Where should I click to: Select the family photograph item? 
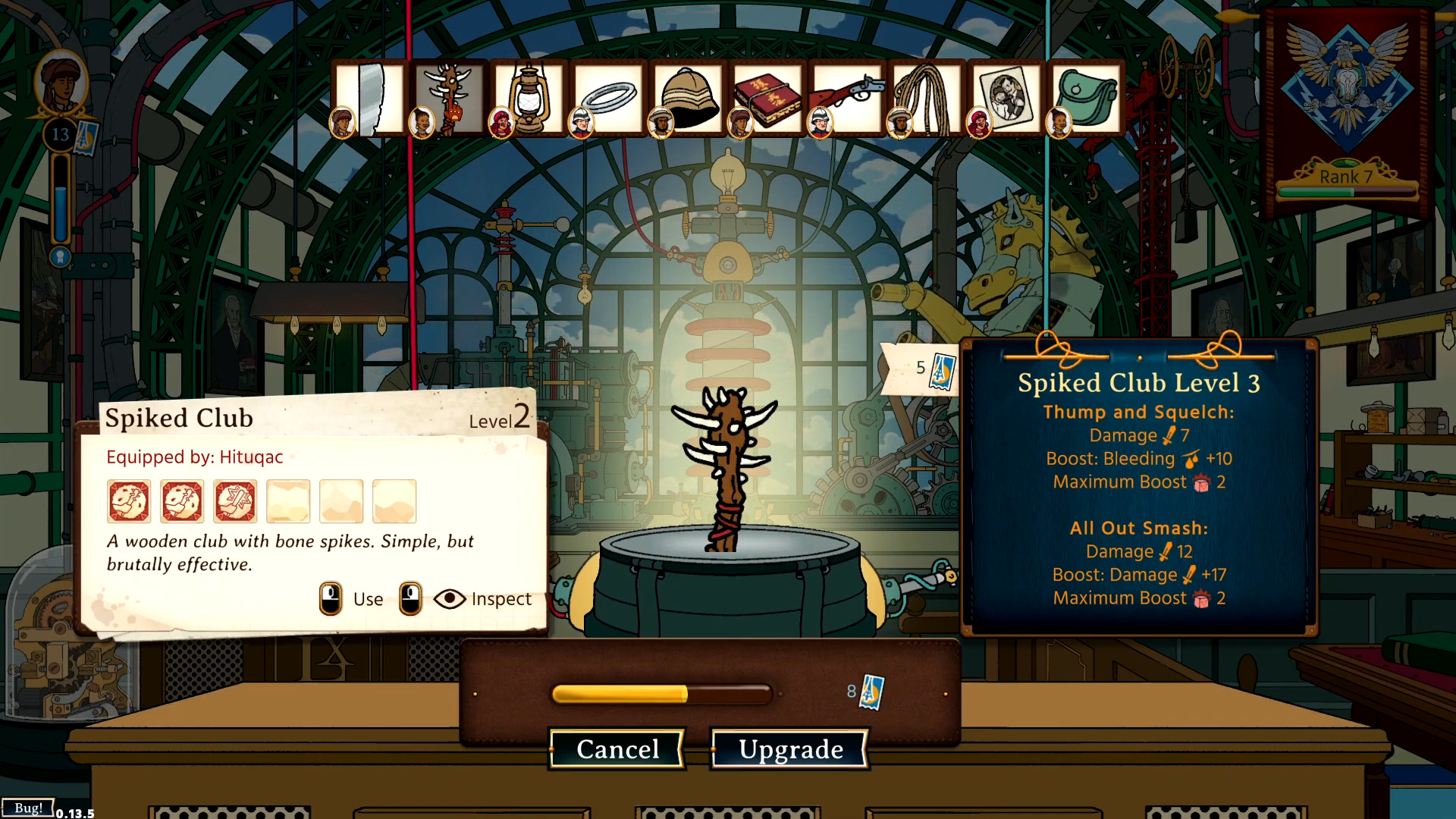click(x=1007, y=99)
